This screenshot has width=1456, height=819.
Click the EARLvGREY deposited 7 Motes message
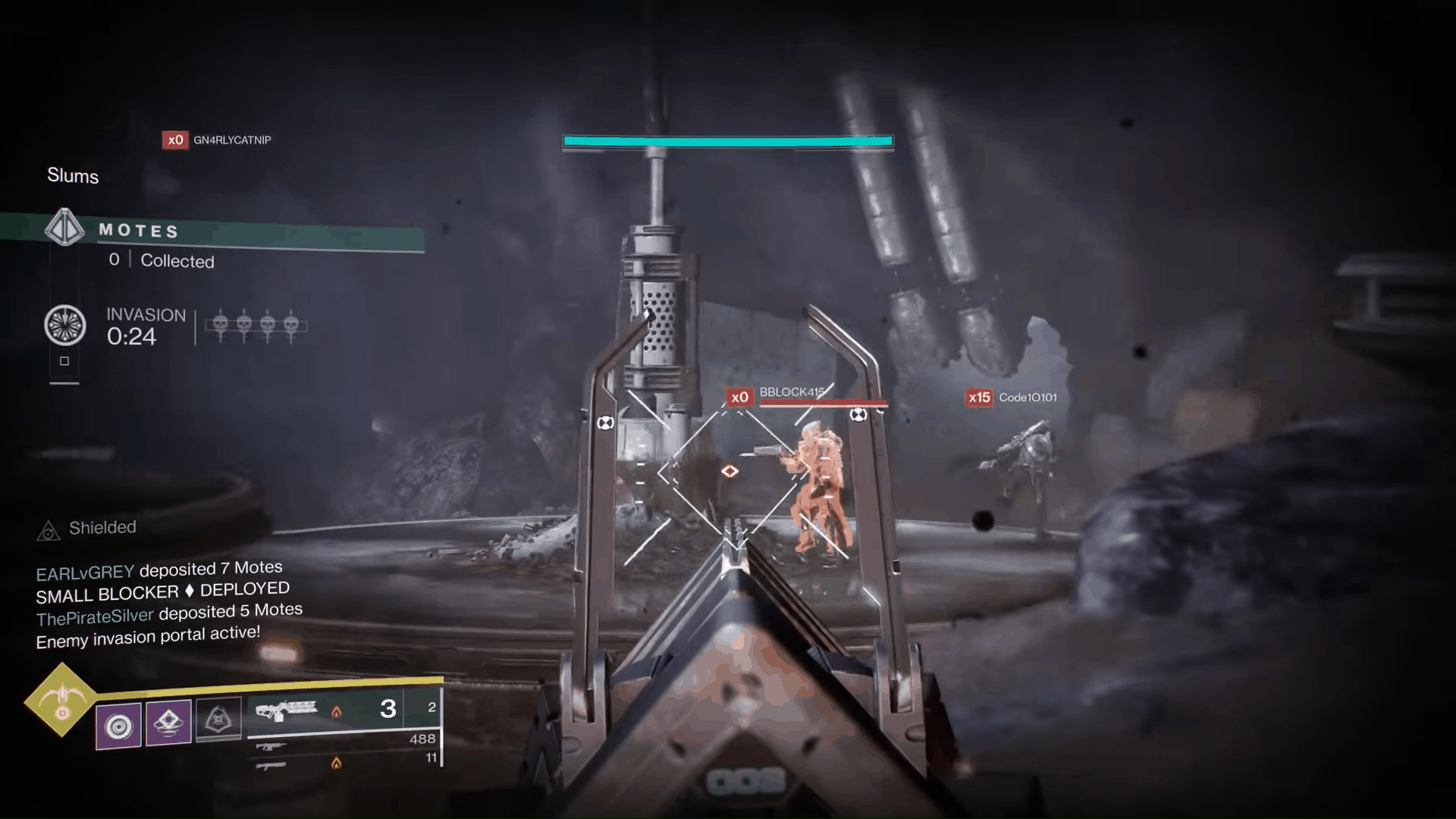tap(159, 567)
